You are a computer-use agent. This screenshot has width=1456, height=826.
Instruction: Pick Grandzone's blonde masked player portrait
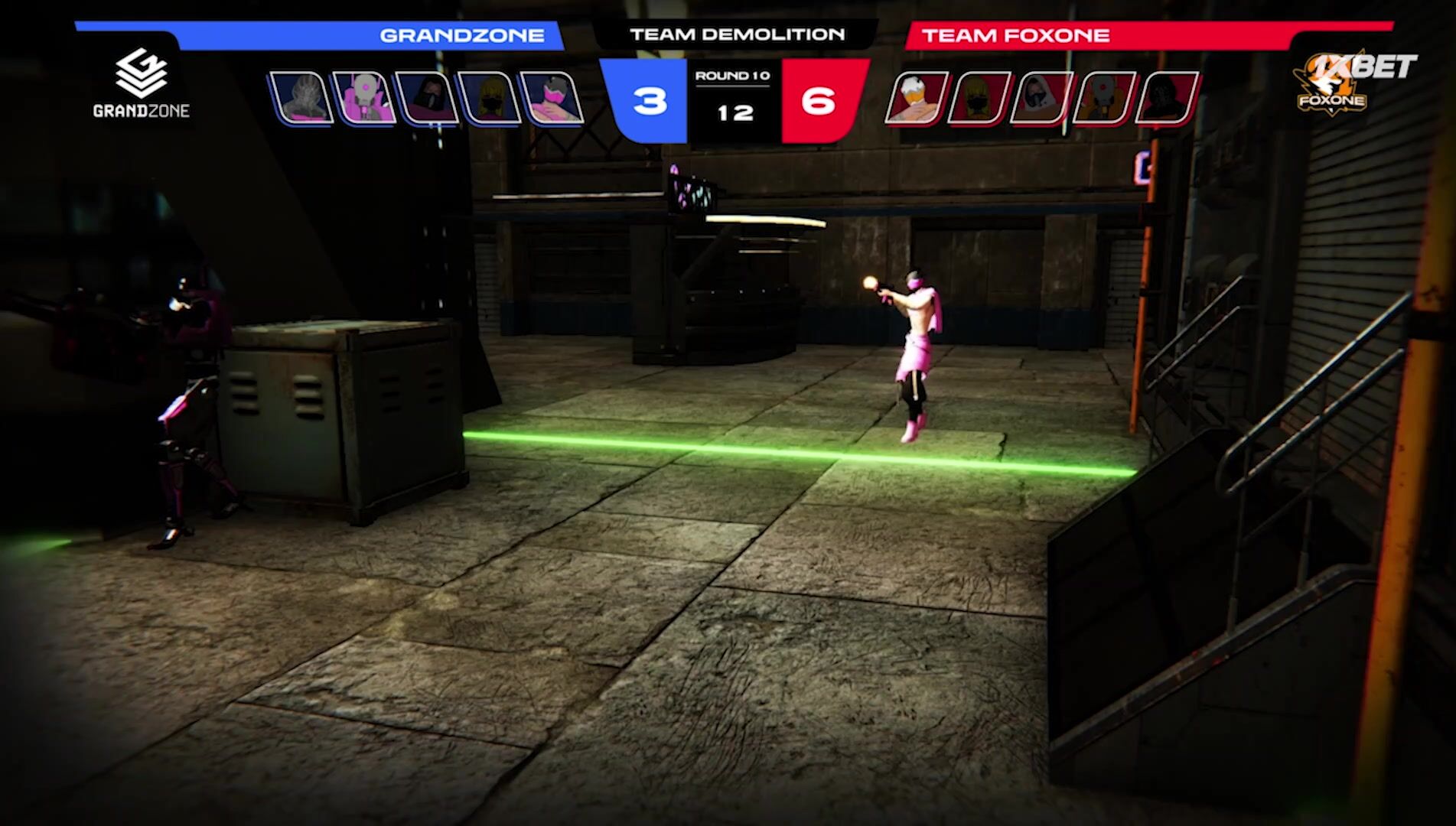pyautogui.click(x=489, y=98)
